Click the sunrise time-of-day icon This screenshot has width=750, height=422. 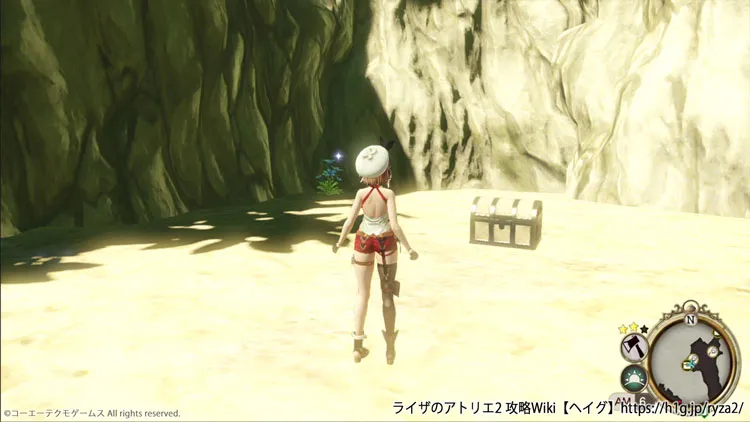point(634,380)
